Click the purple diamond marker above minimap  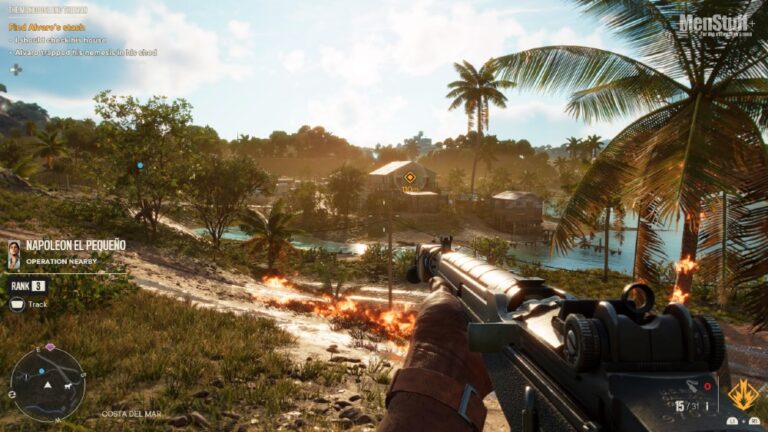click(48, 347)
